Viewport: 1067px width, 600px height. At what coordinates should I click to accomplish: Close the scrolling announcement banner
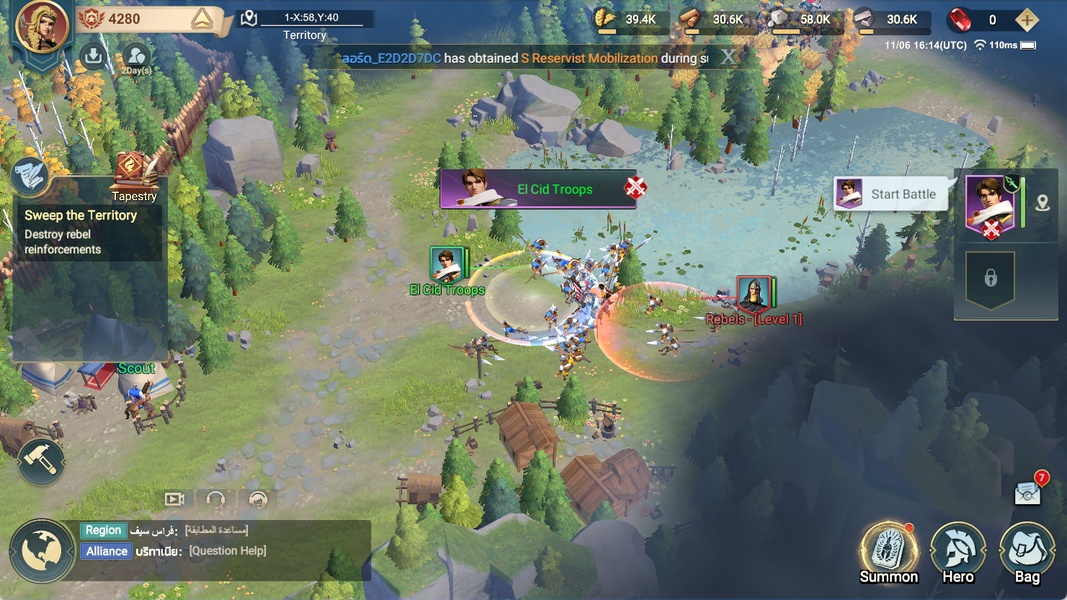729,57
